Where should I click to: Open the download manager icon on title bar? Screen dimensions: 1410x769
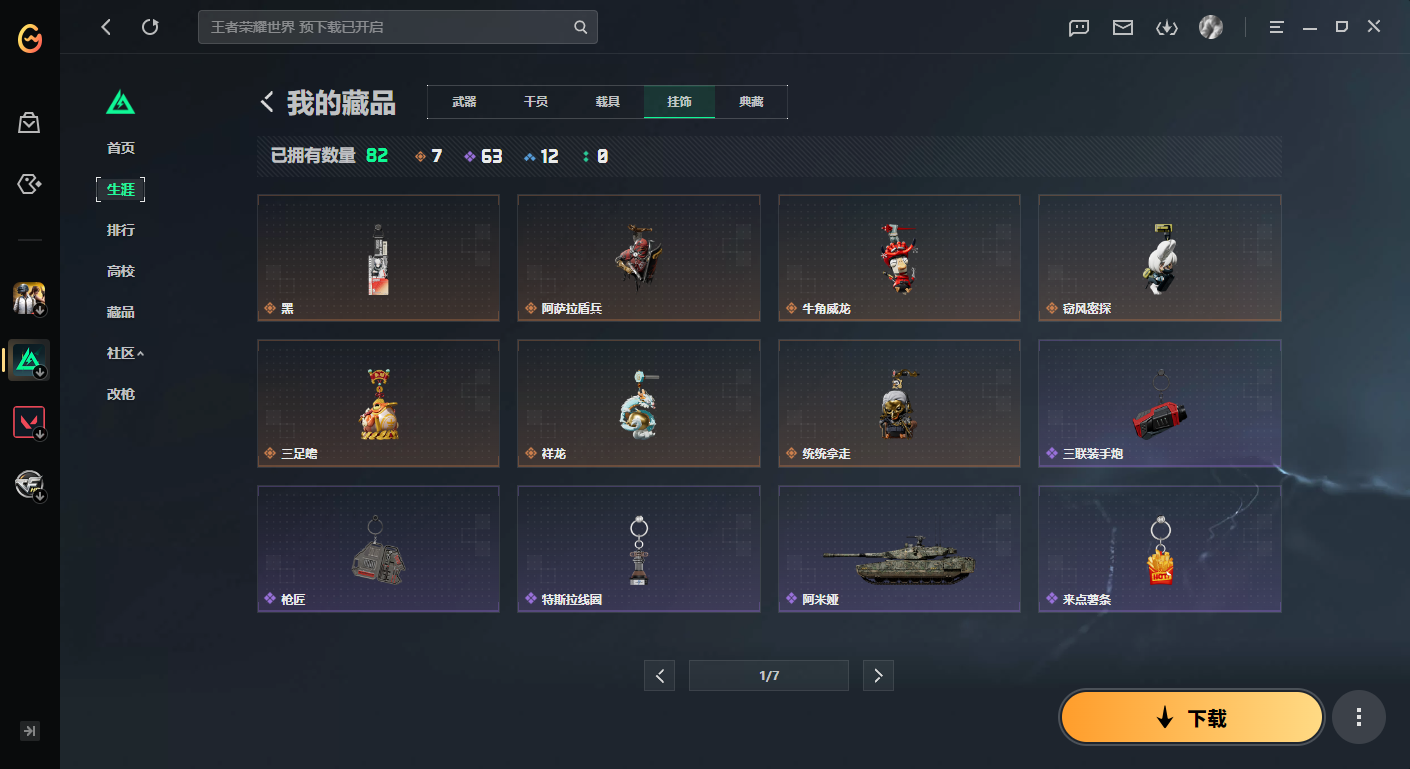(x=1166, y=28)
